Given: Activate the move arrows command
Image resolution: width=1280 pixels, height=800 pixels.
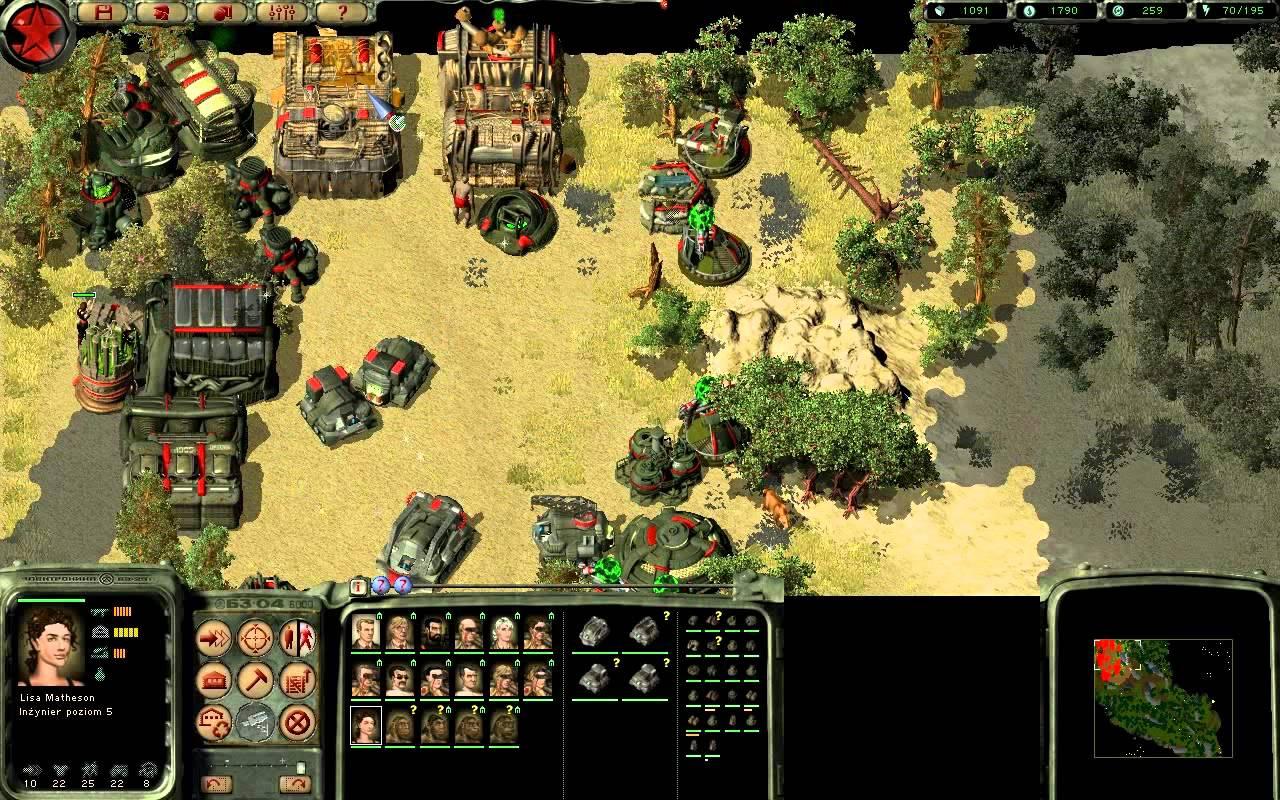Looking at the screenshot, I should pos(213,638).
